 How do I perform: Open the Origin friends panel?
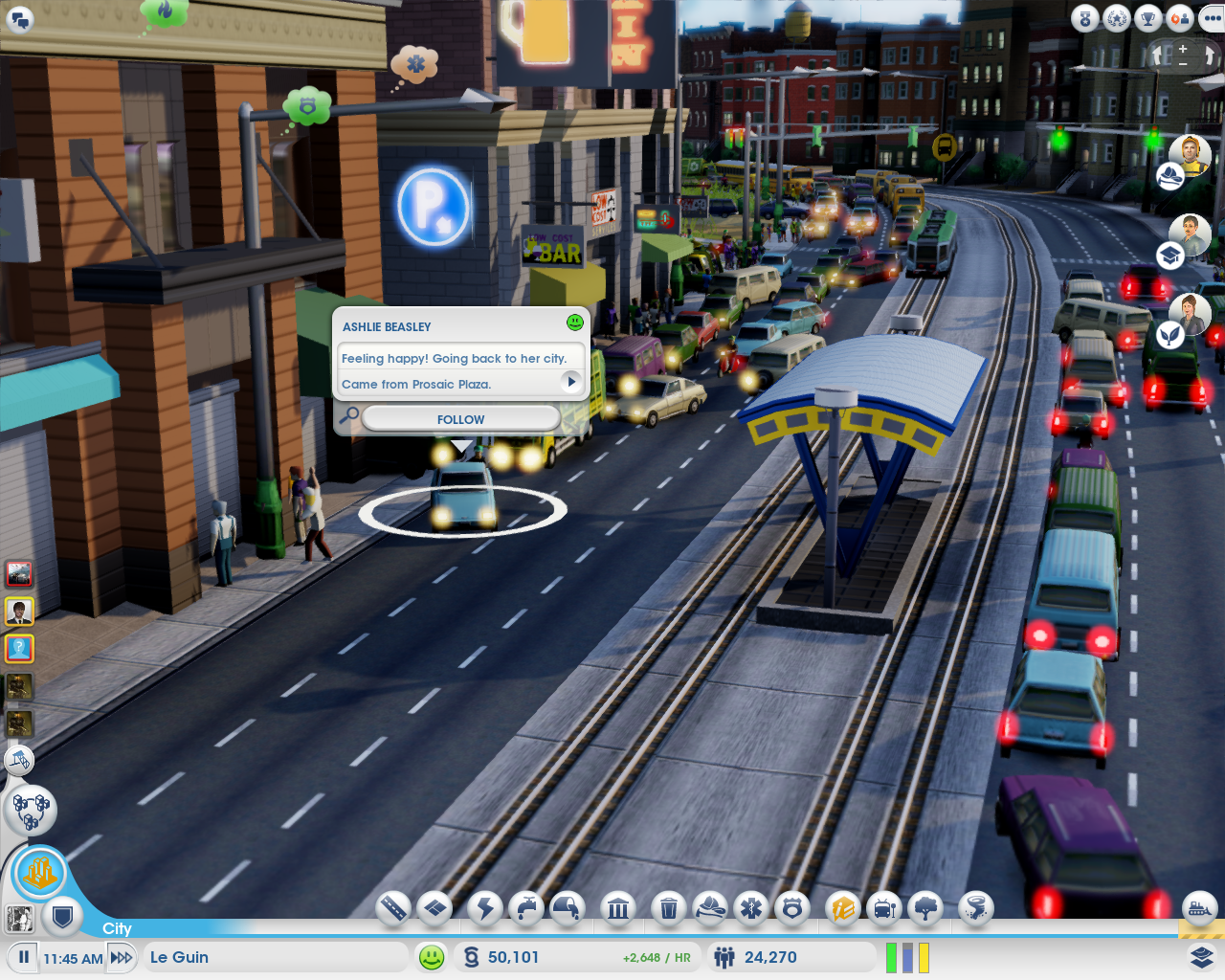(1180, 17)
